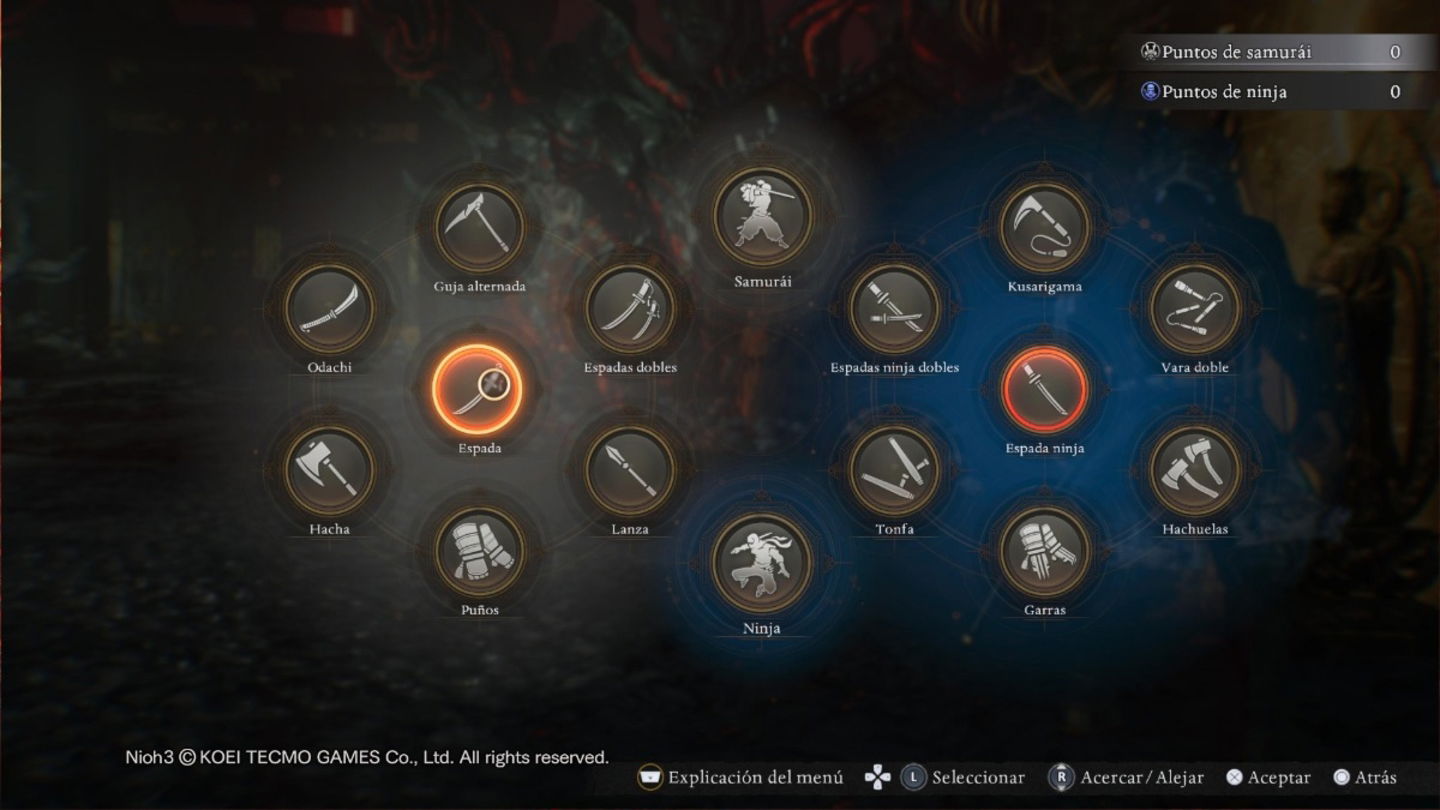Click the Tonfa weapon icon
1440x810 pixels.
pyautogui.click(x=895, y=470)
